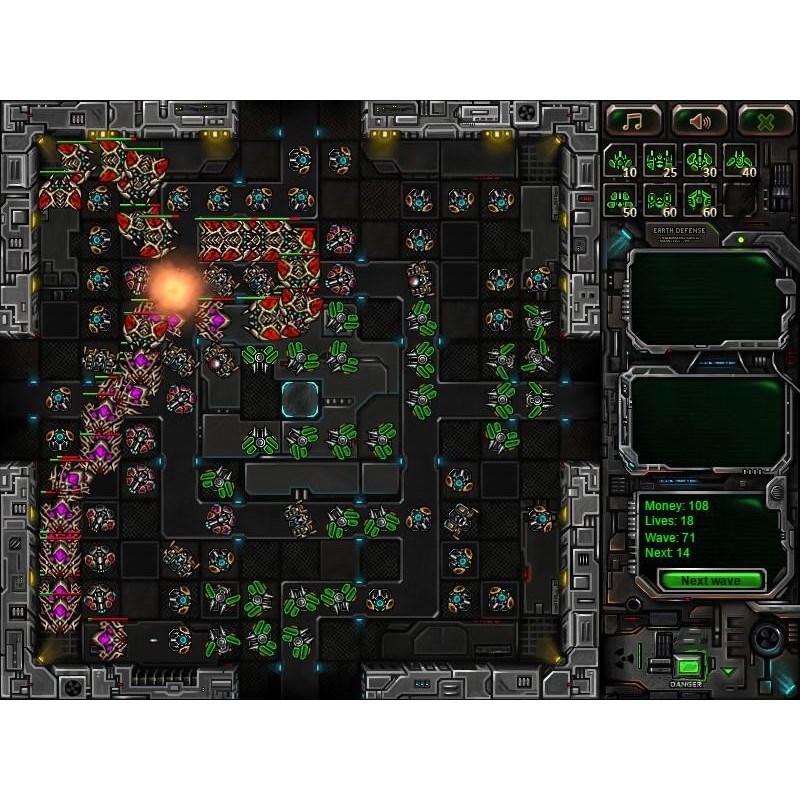
Task: Pick the 60-cost tower beside the empty slot
Action: pyautogui.click(x=698, y=199)
